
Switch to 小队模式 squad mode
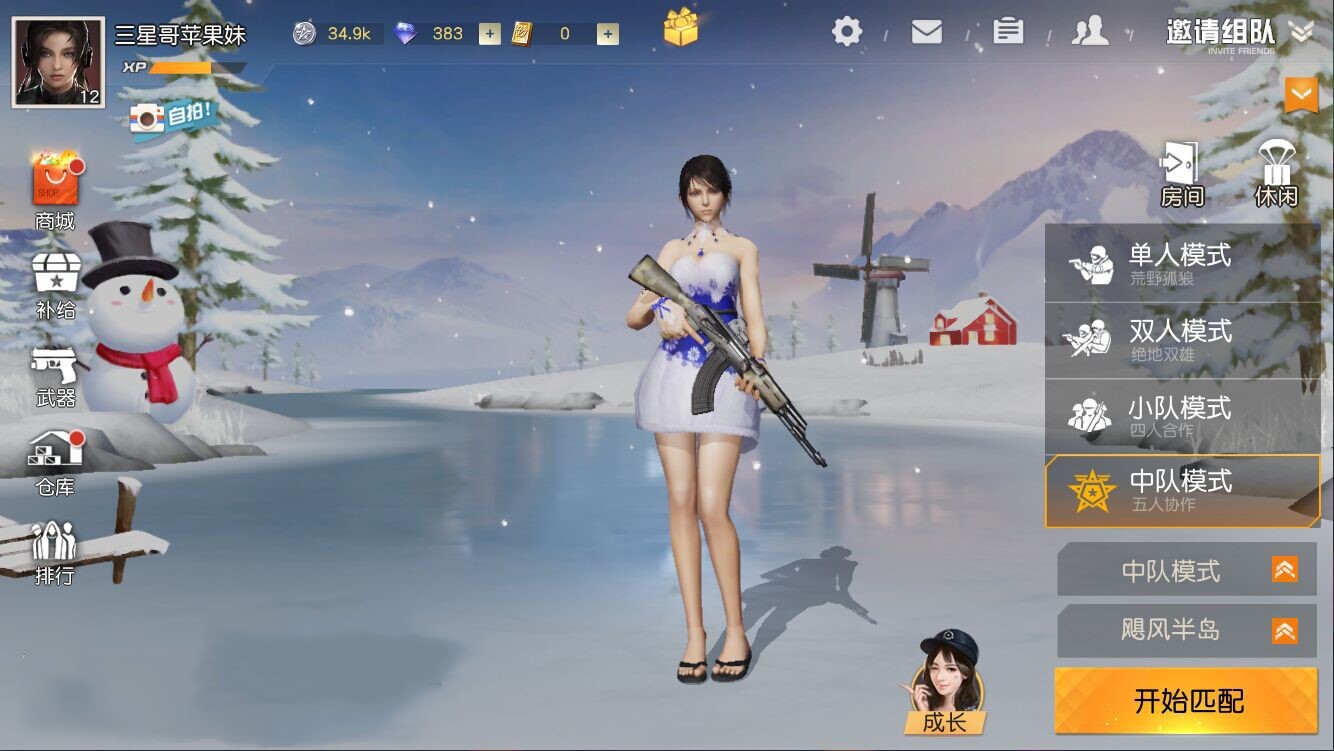(1182, 416)
